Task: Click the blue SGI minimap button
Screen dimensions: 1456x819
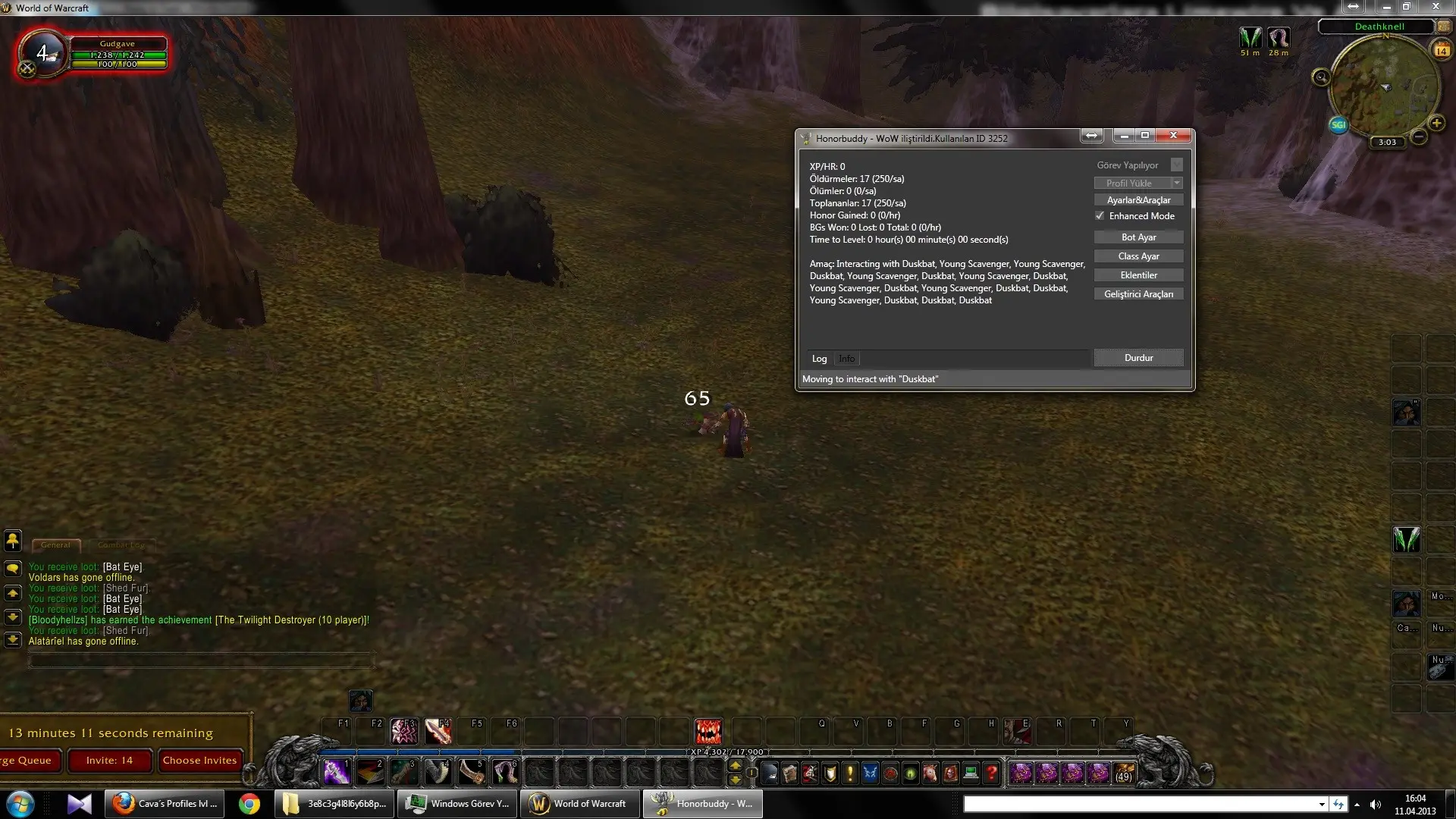Action: click(x=1338, y=124)
